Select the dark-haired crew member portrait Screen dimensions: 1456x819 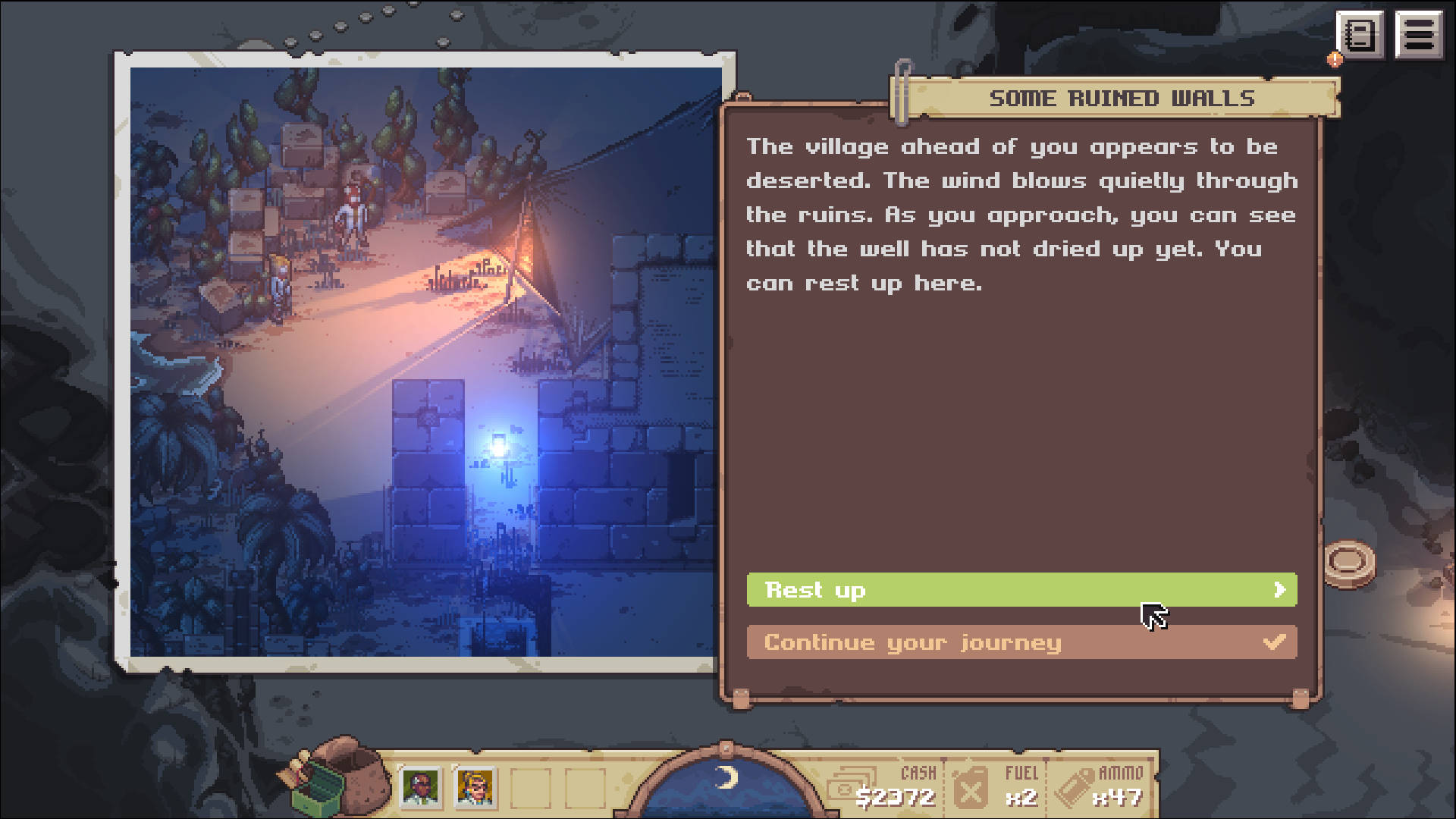point(420,787)
